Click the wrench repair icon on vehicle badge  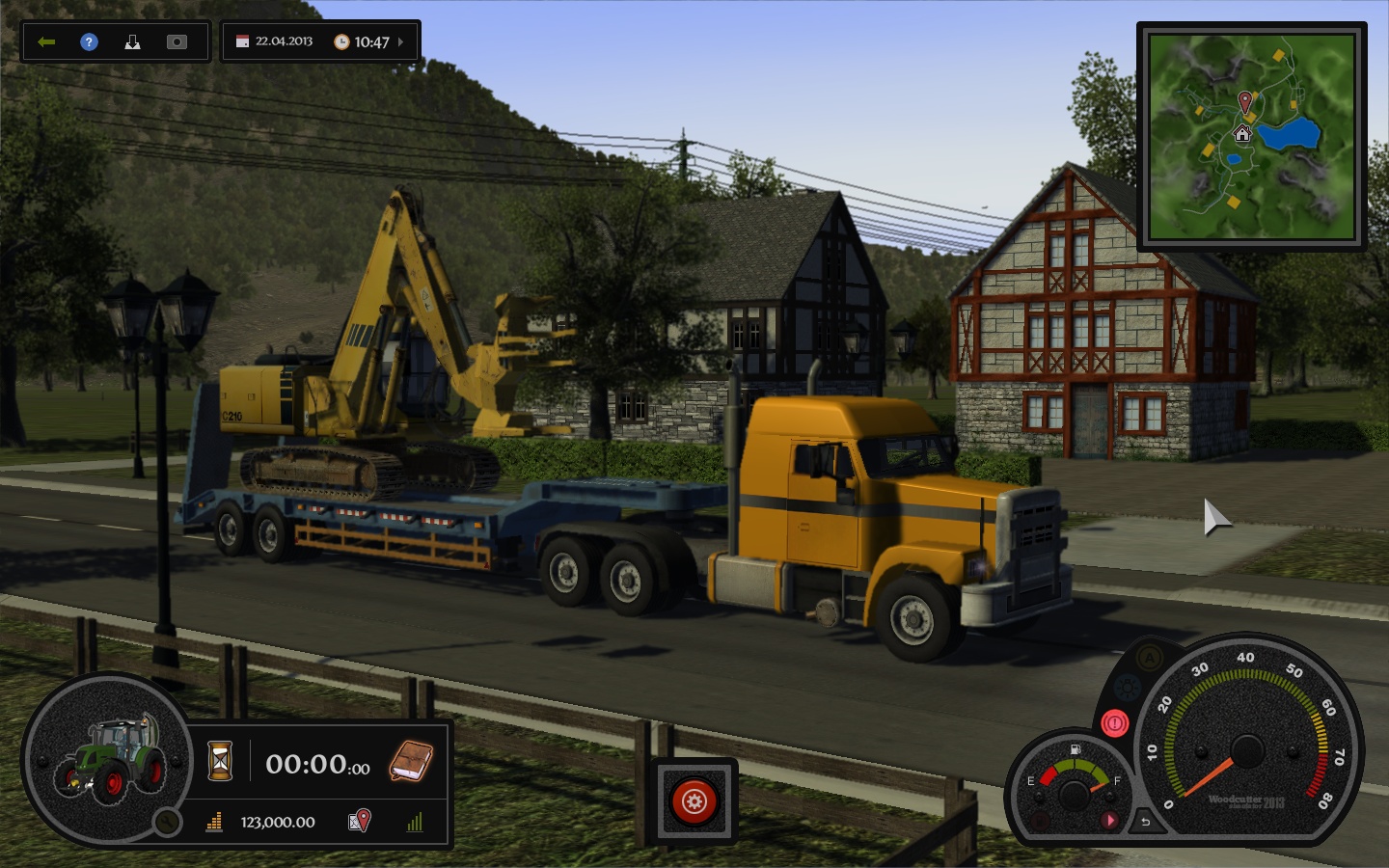[167, 822]
